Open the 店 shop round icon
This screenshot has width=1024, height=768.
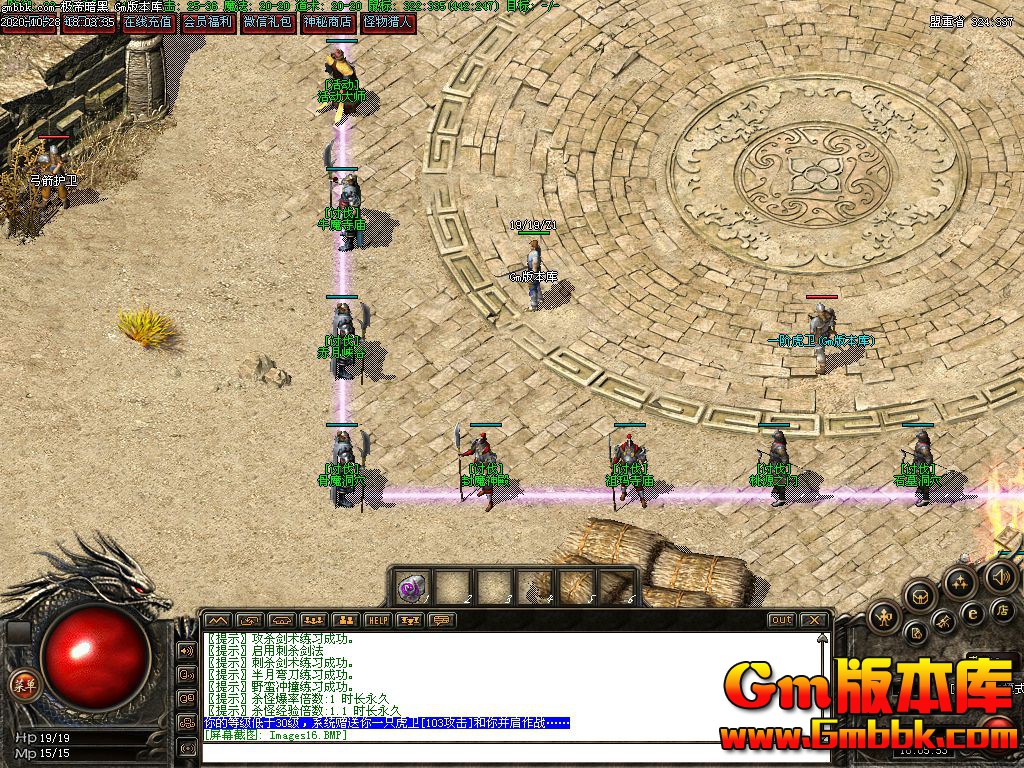(1002, 609)
